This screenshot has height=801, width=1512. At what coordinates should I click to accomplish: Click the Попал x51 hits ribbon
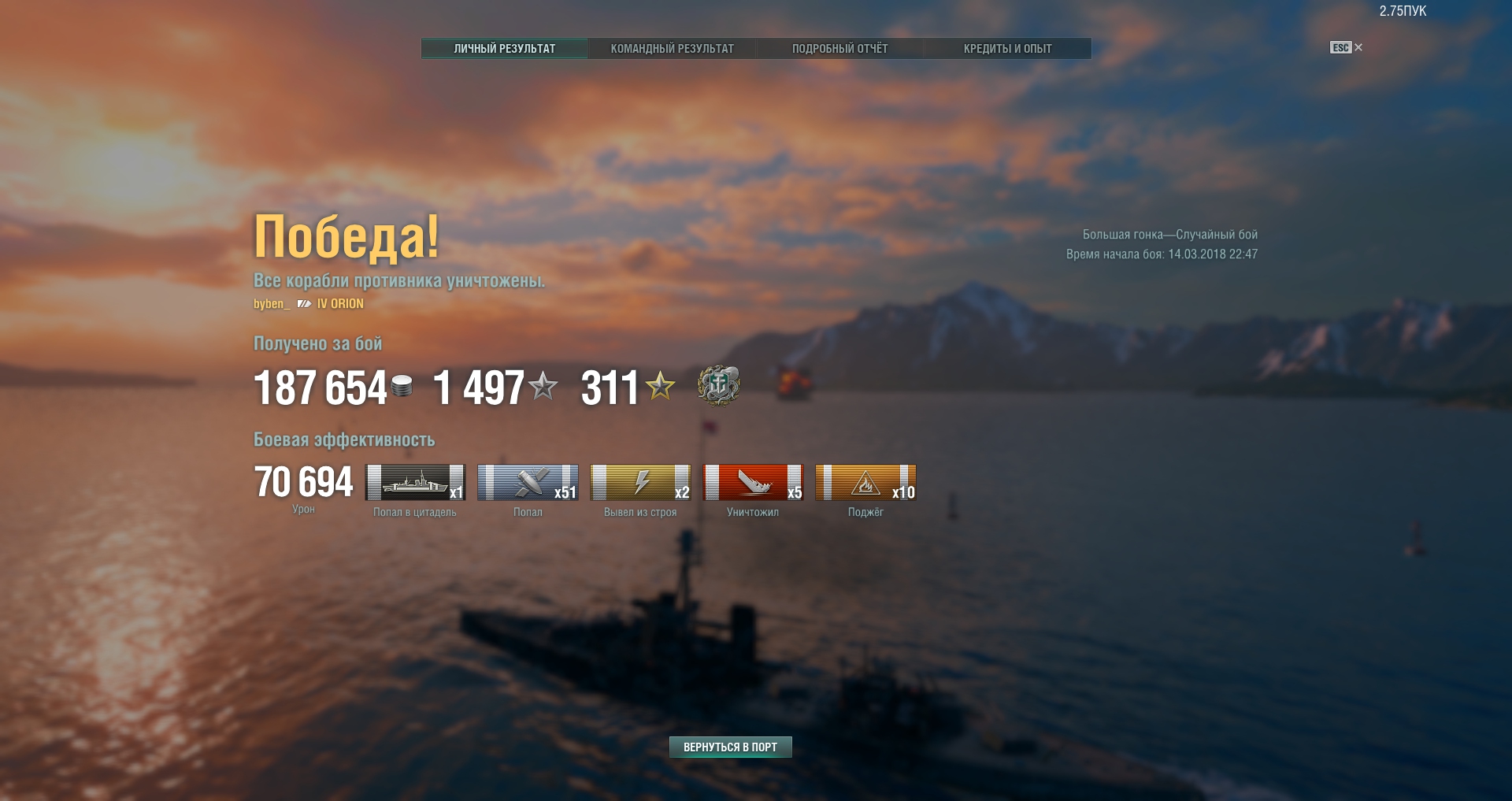(x=528, y=483)
